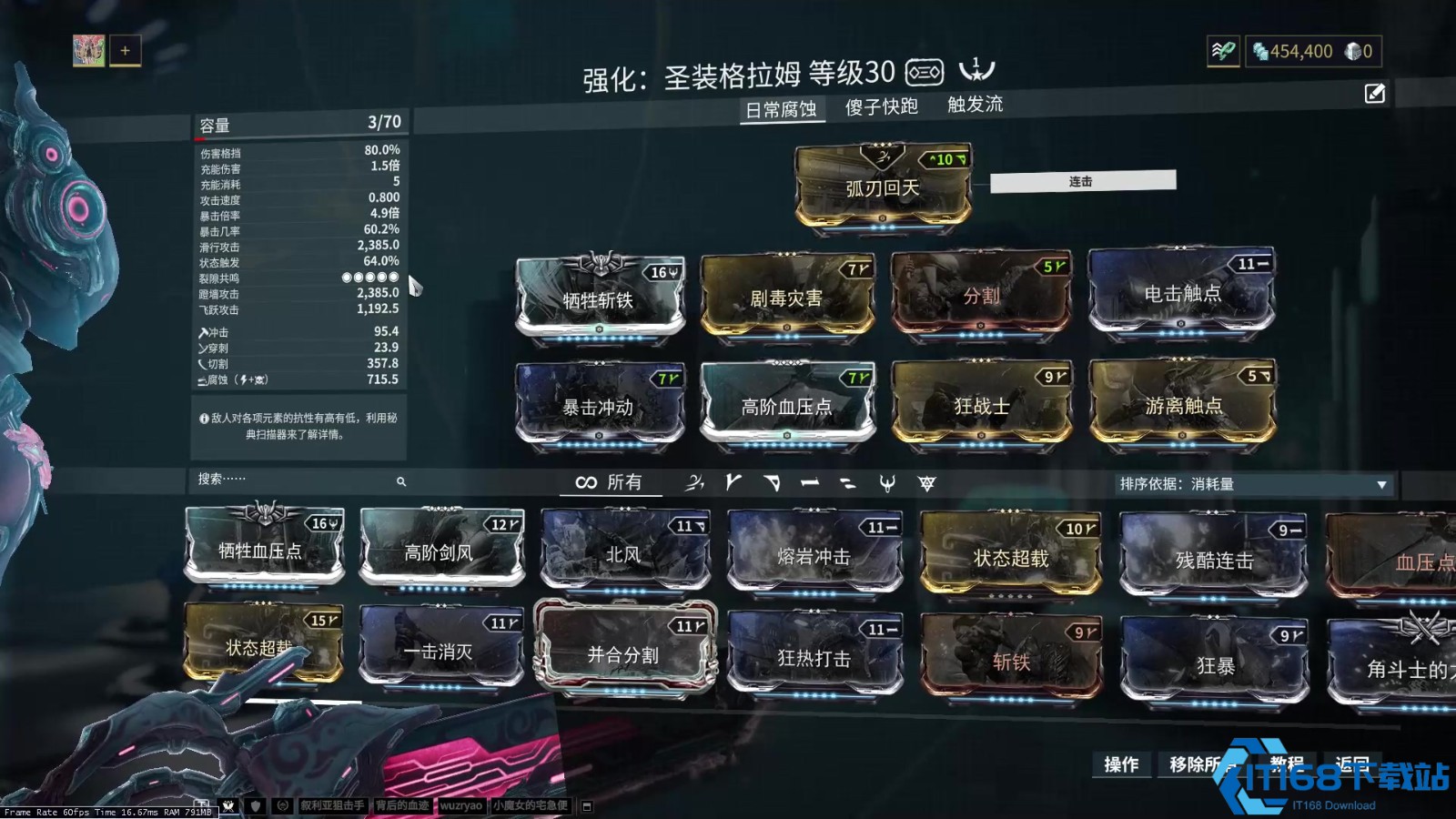Expand the loadout slot picker with the plus button
Screen dimensions: 1456x819
[x=125, y=51]
